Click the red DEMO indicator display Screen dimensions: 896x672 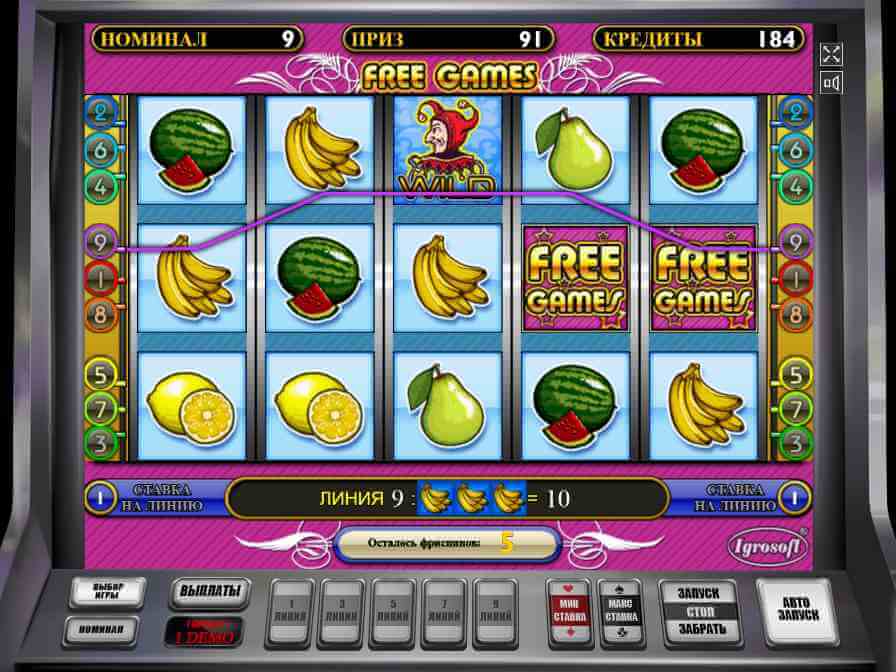coord(209,631)
